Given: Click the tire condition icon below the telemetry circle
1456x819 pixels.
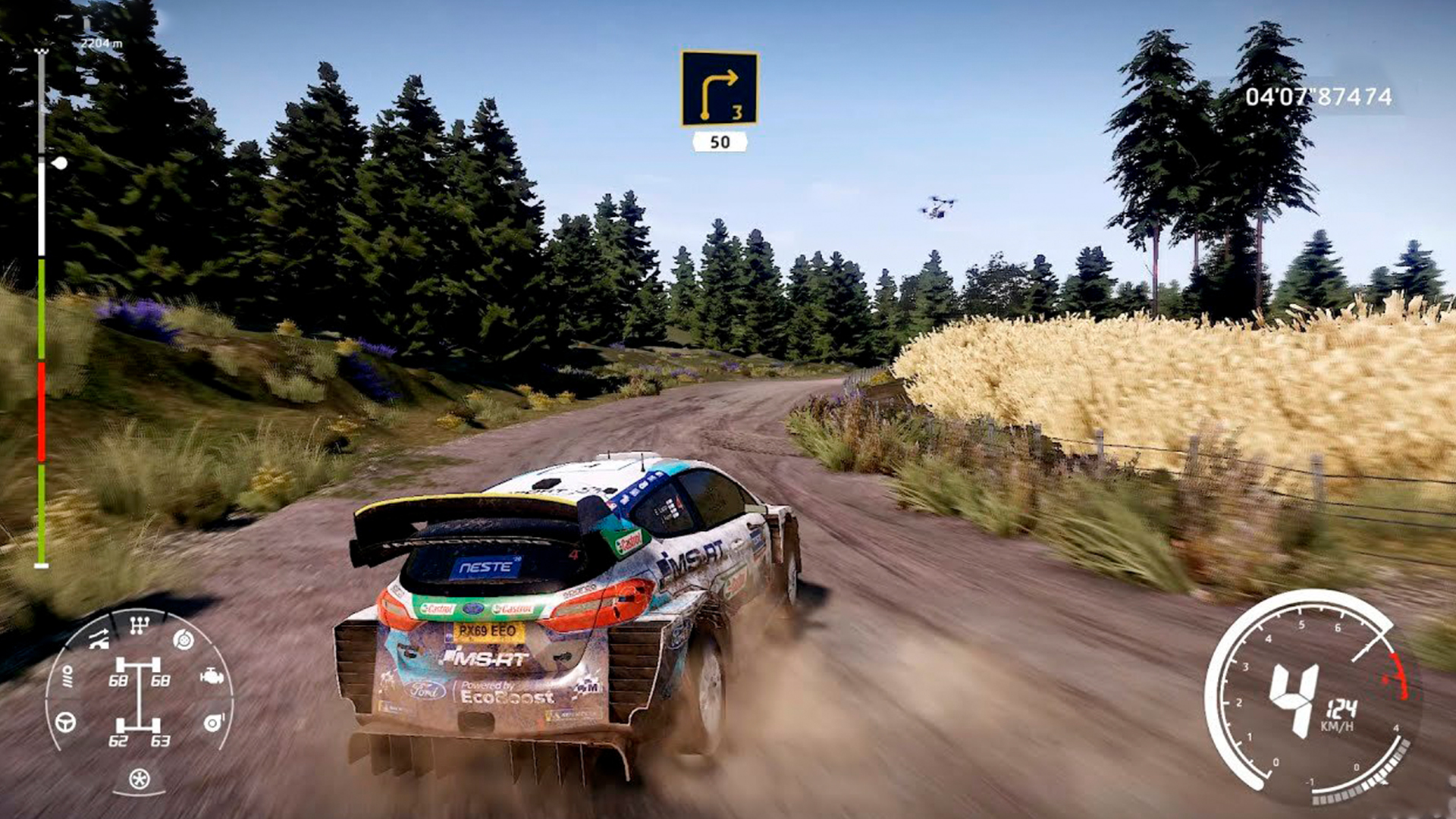Looking at the screenshot, I should (x=140, y=779).
